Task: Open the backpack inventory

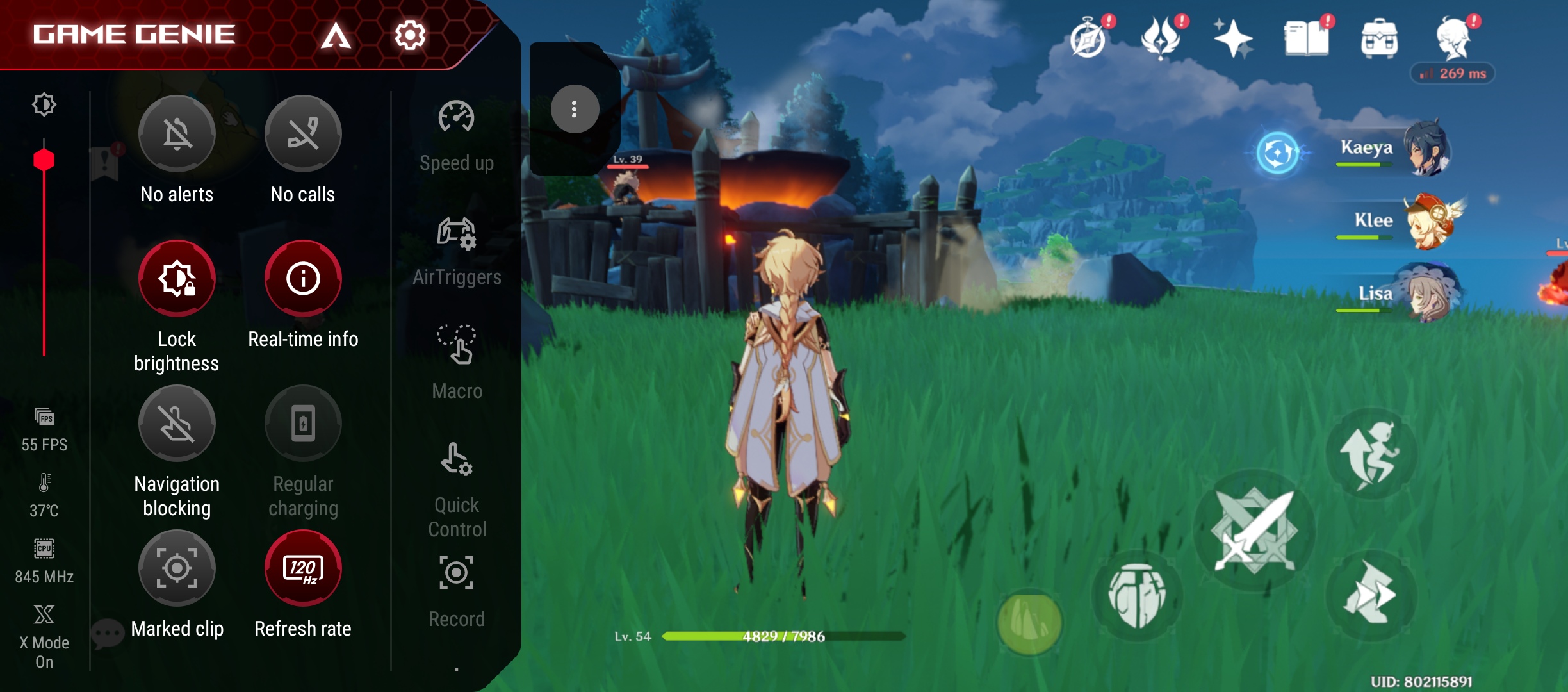Action: click(x=1379, y=38)
